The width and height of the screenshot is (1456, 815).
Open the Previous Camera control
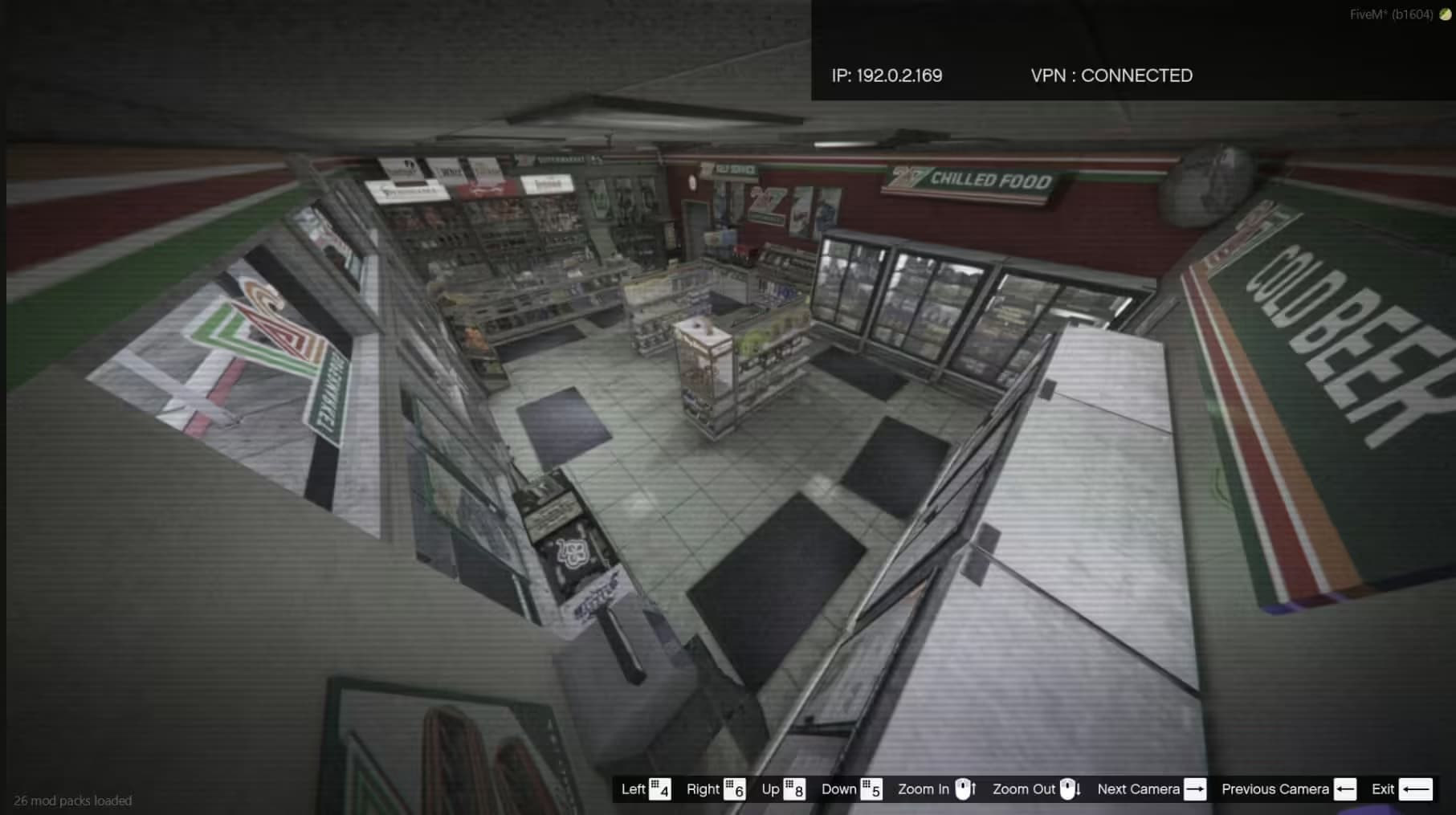click(x=1276, y=789)
